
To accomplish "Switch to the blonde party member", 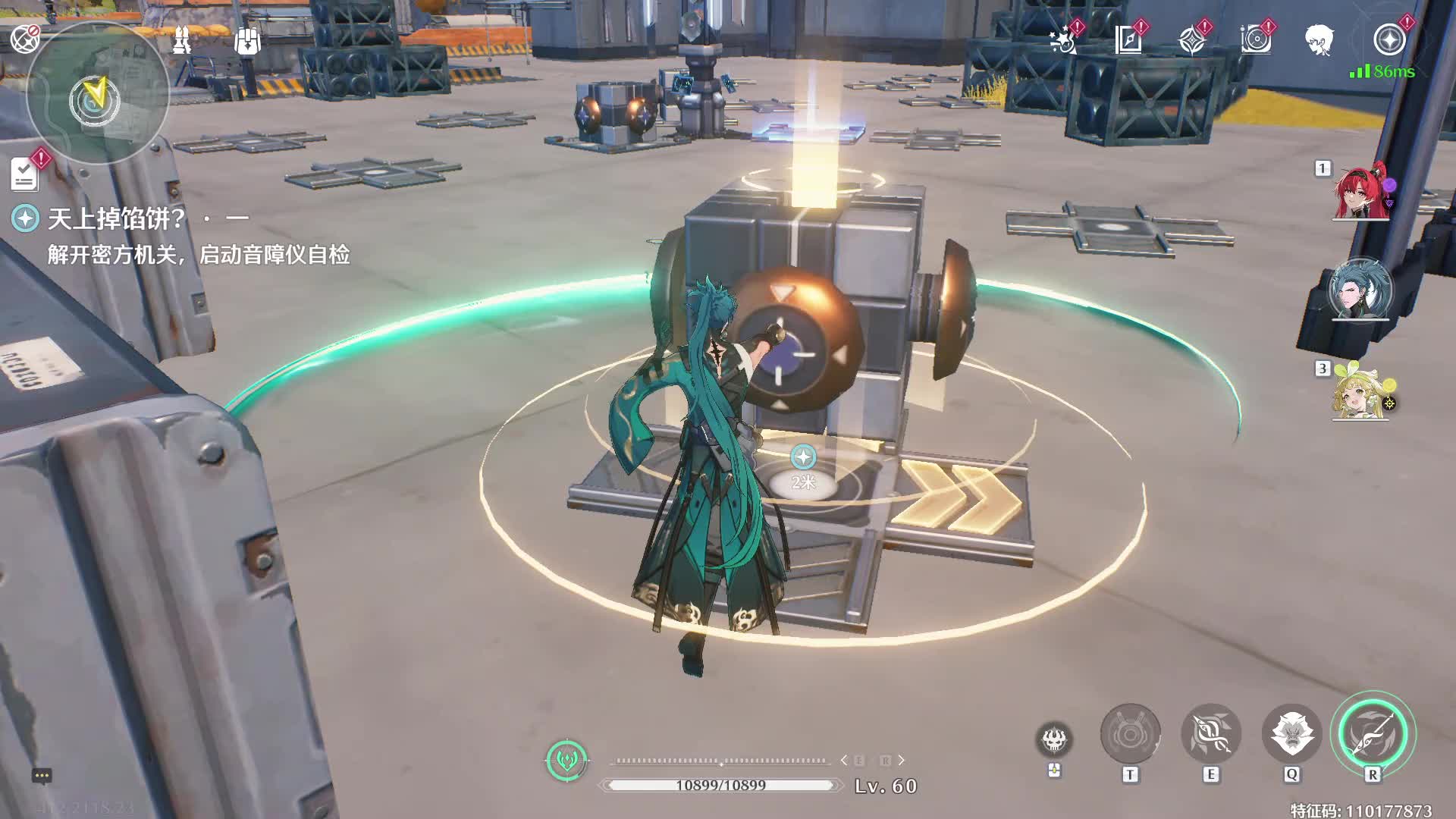I will (1360, 392).
